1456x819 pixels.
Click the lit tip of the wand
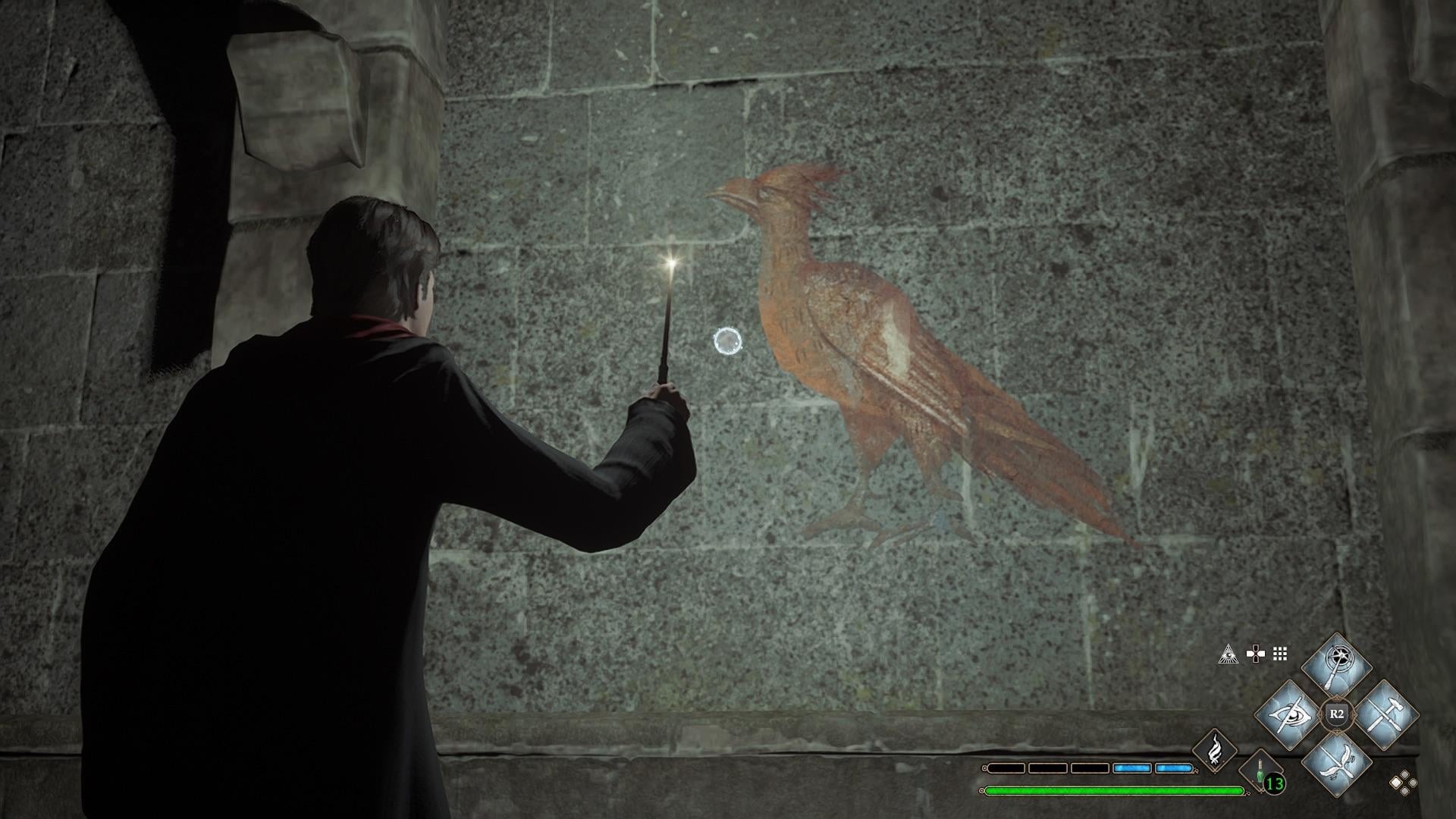pyautogui.click(x=670, y=262)
